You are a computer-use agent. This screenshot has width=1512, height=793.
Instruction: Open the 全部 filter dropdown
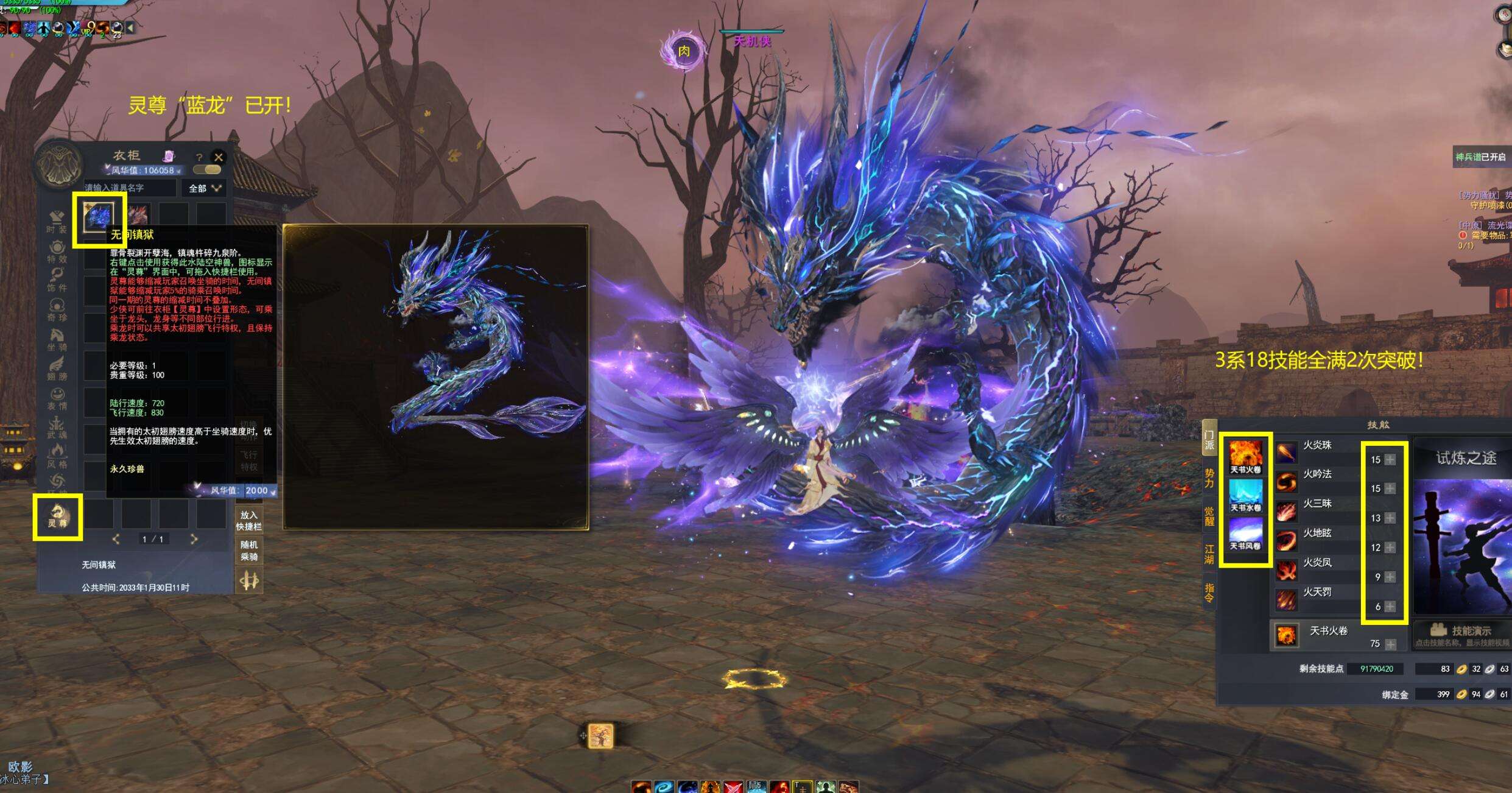click(x=204, y=188)
